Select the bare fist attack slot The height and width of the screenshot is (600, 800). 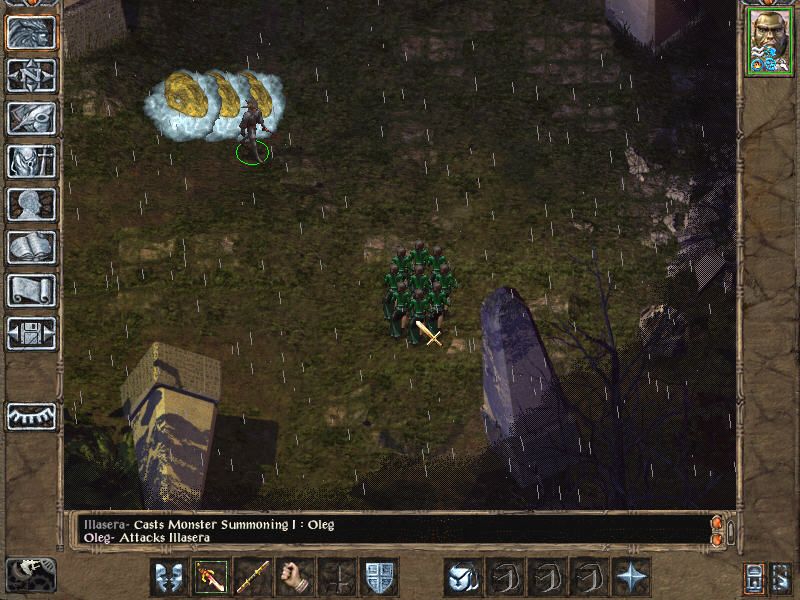(x=295, y=577)
